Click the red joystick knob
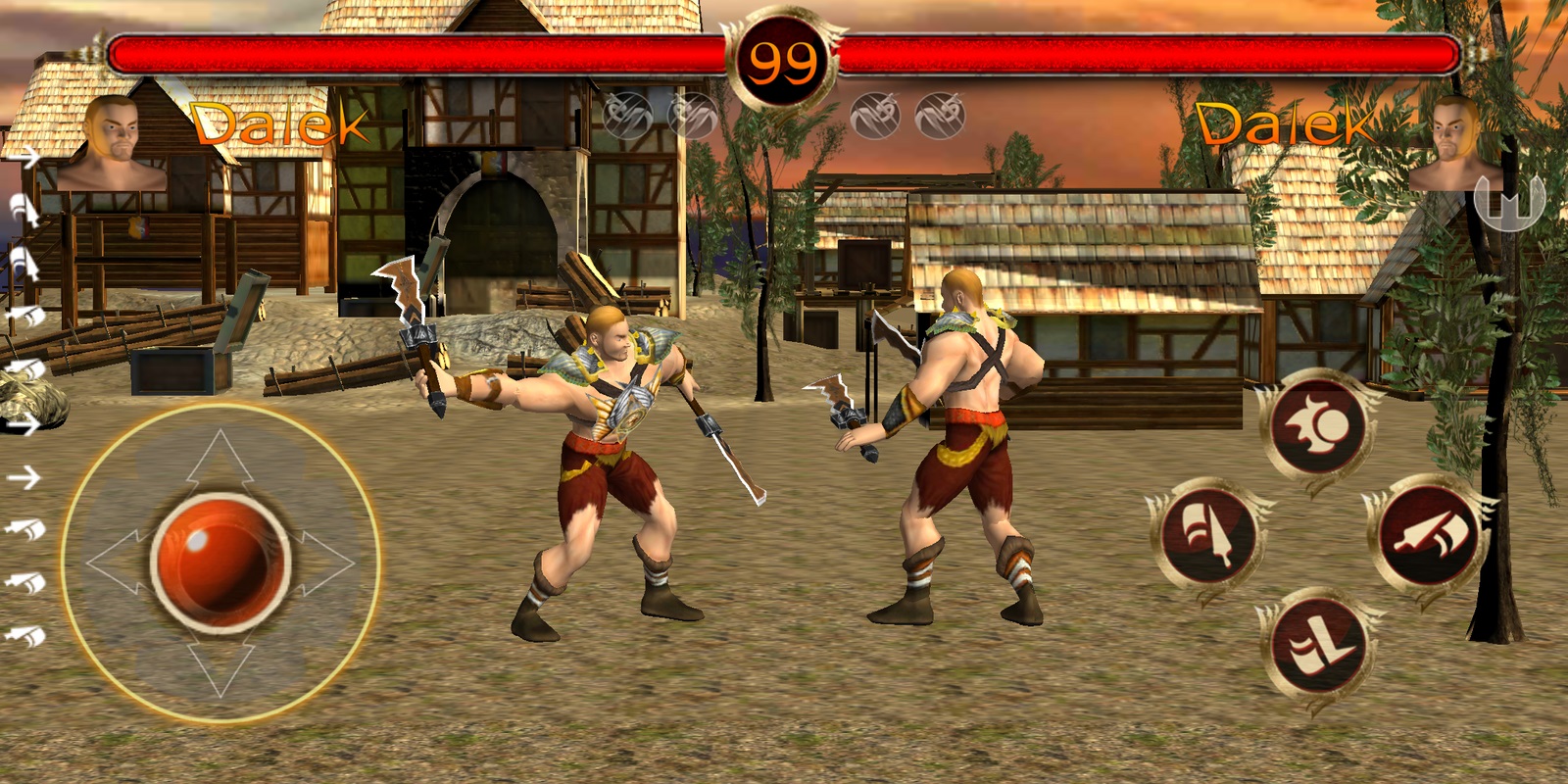 pyautogui.click(x=220, y=562)
